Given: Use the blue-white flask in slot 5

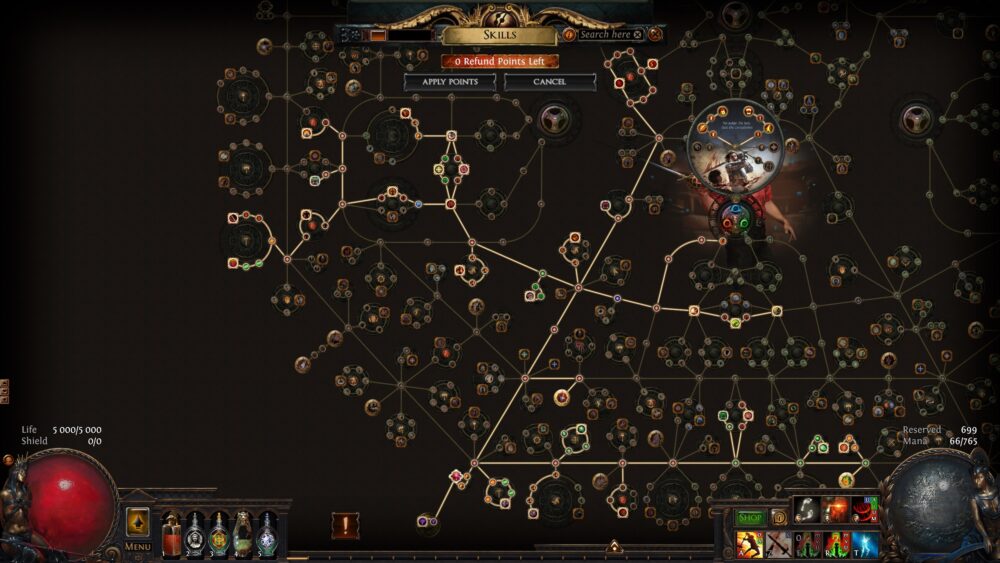Looking at the screenshot, I should tap(267, 534).
